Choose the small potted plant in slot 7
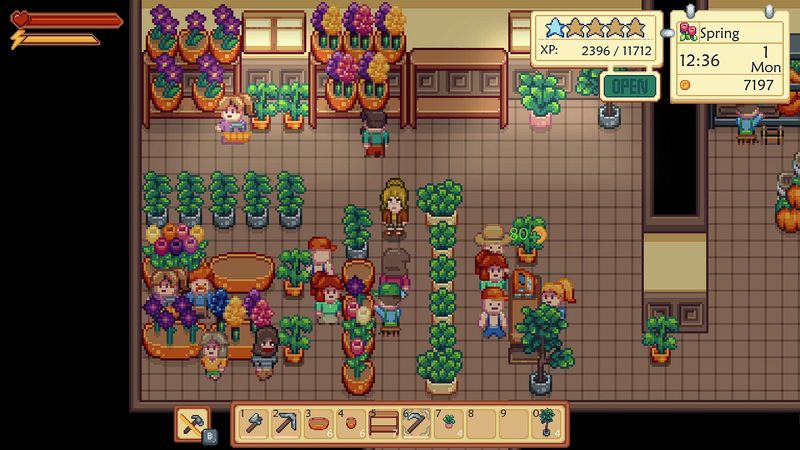The height and width of the screenshot is (450, 800). pos(448,424)
